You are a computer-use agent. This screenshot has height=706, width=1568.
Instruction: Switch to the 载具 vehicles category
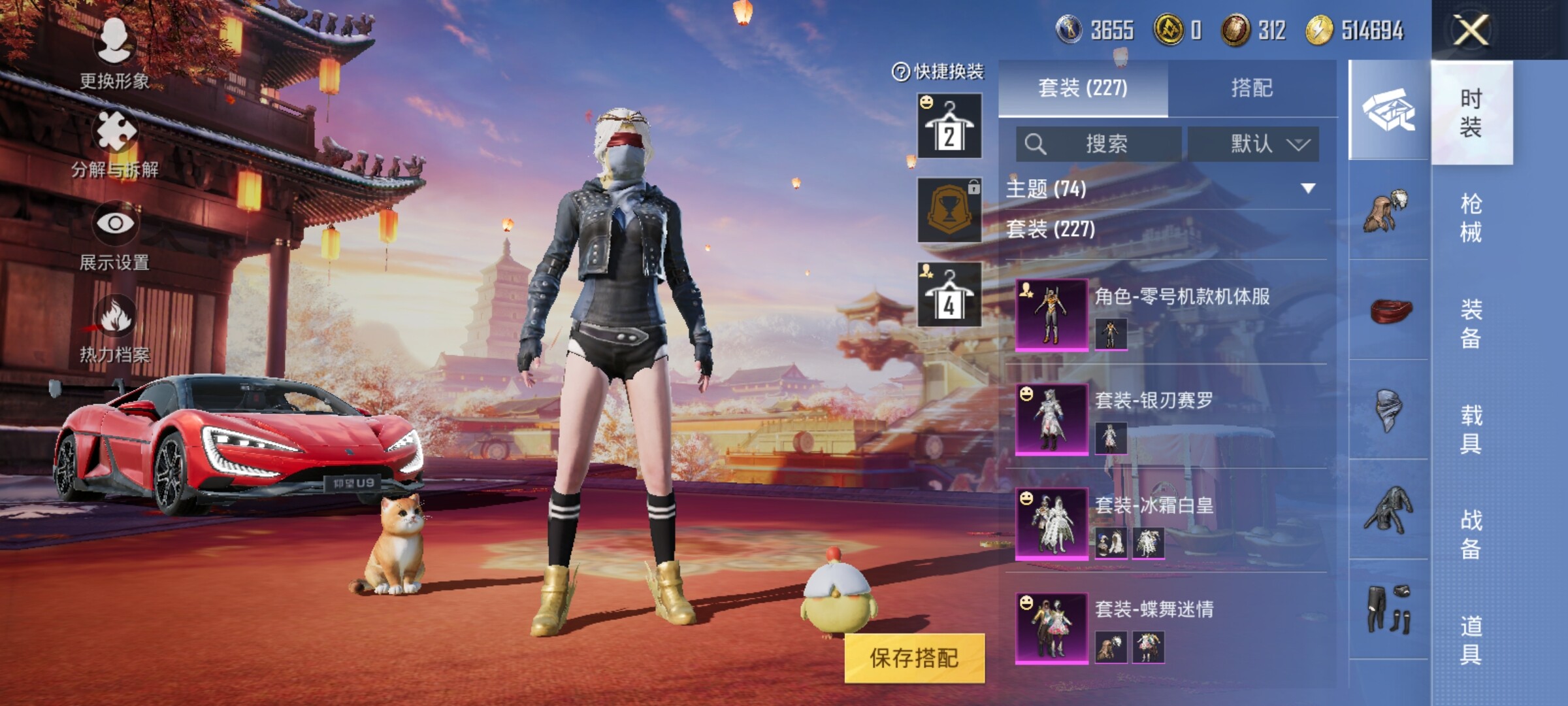(1471, 429)
